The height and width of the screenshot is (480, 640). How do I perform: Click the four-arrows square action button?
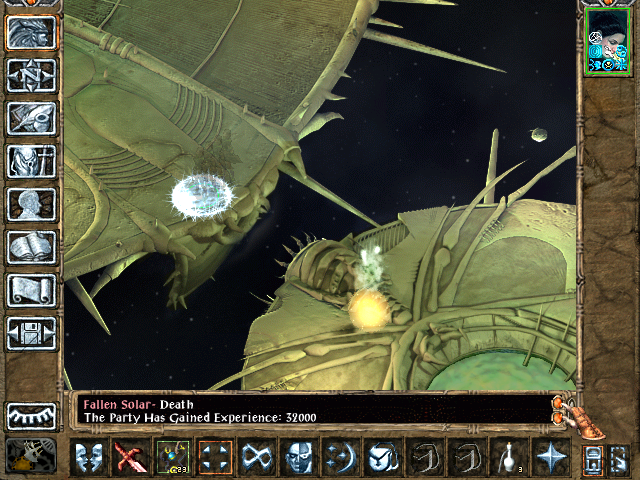[x=214, y=458]
